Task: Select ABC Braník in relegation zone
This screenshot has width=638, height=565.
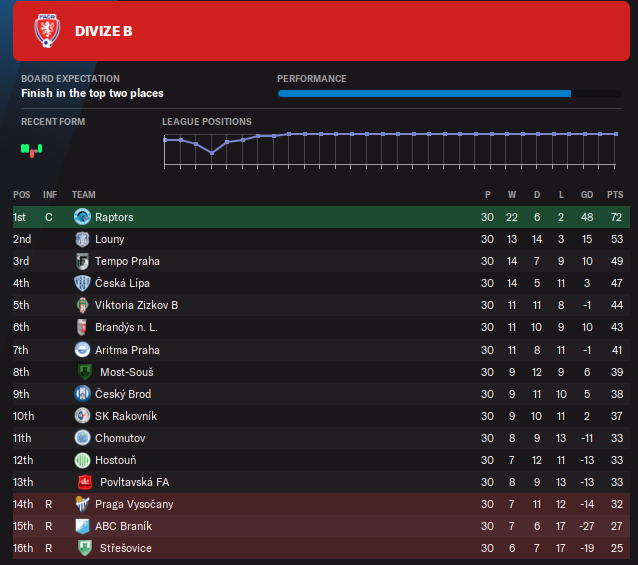Action: [x=123, y=526]
